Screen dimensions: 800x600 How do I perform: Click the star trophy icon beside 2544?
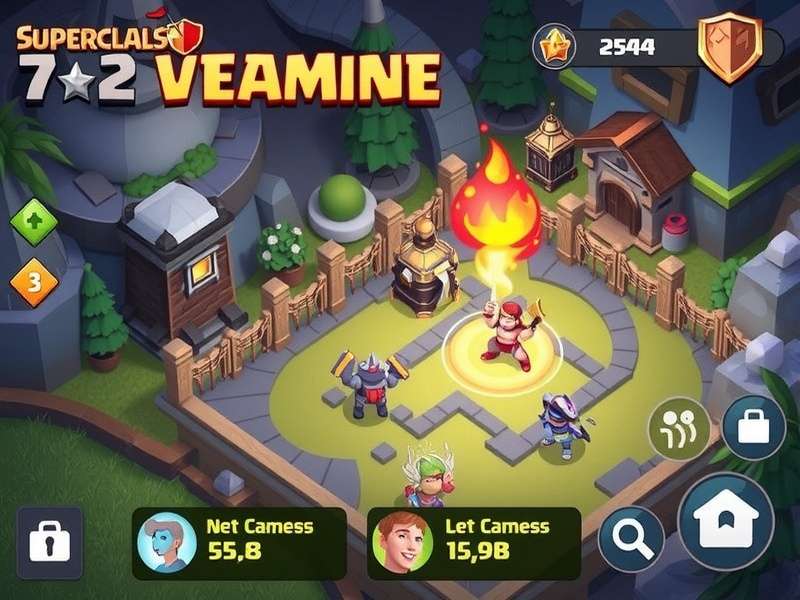pos(554,46)
